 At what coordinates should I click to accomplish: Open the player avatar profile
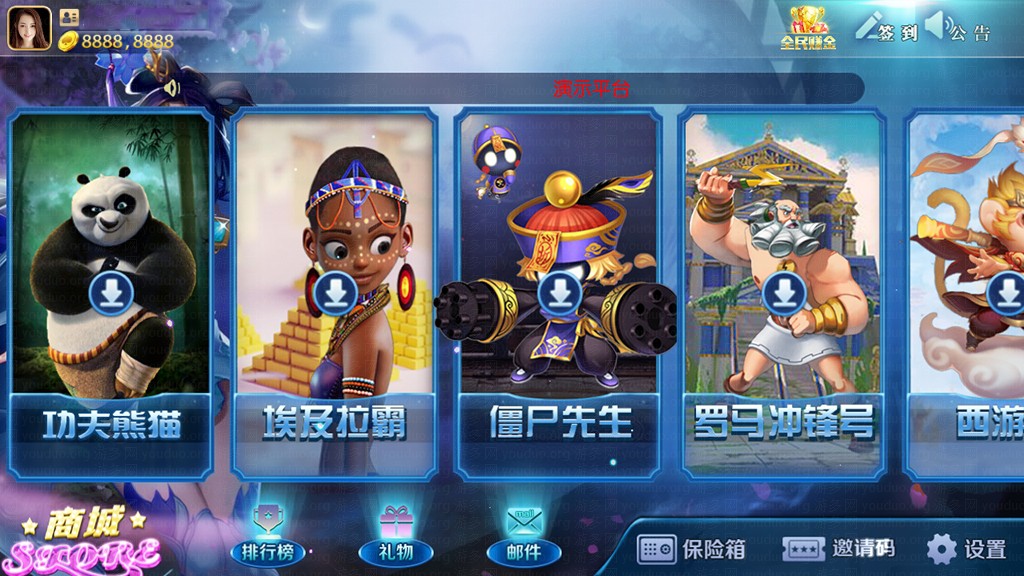pyautogui.click(x=29, y=28)
